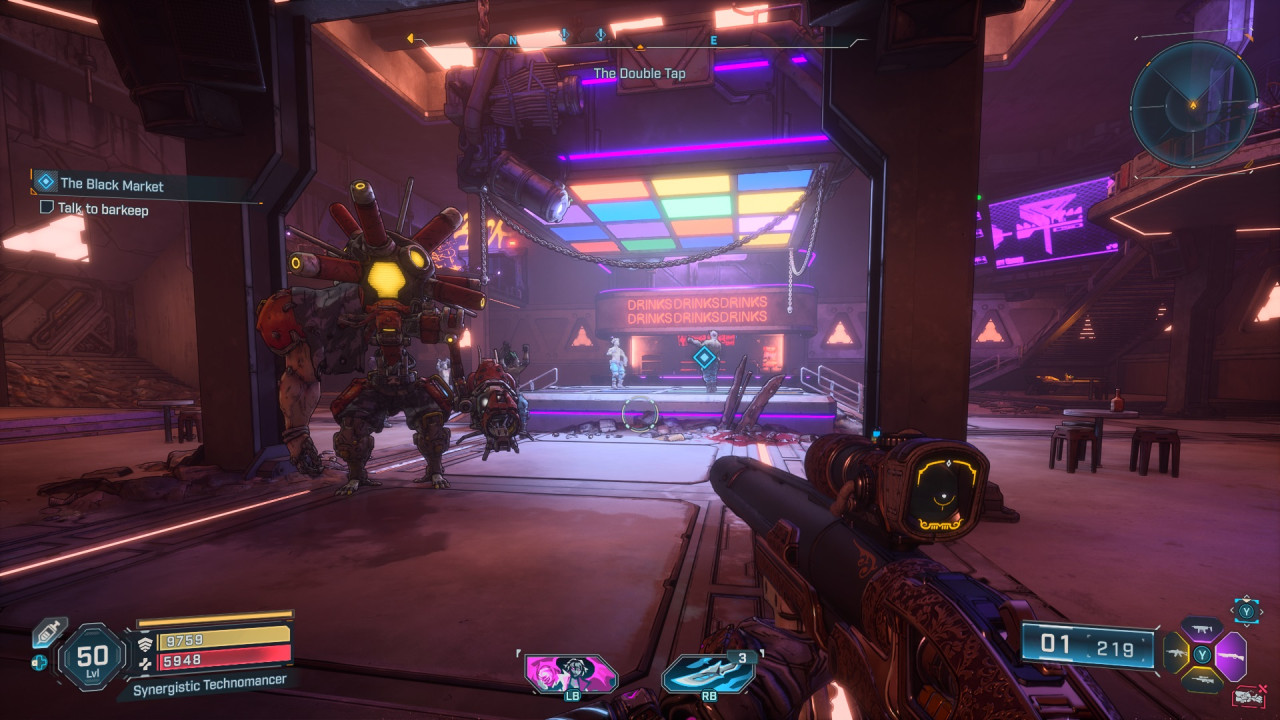Click the crossed-out pickup icon under the weapon wheel
1280x720 pixels.
click(x=1249, y=696)
